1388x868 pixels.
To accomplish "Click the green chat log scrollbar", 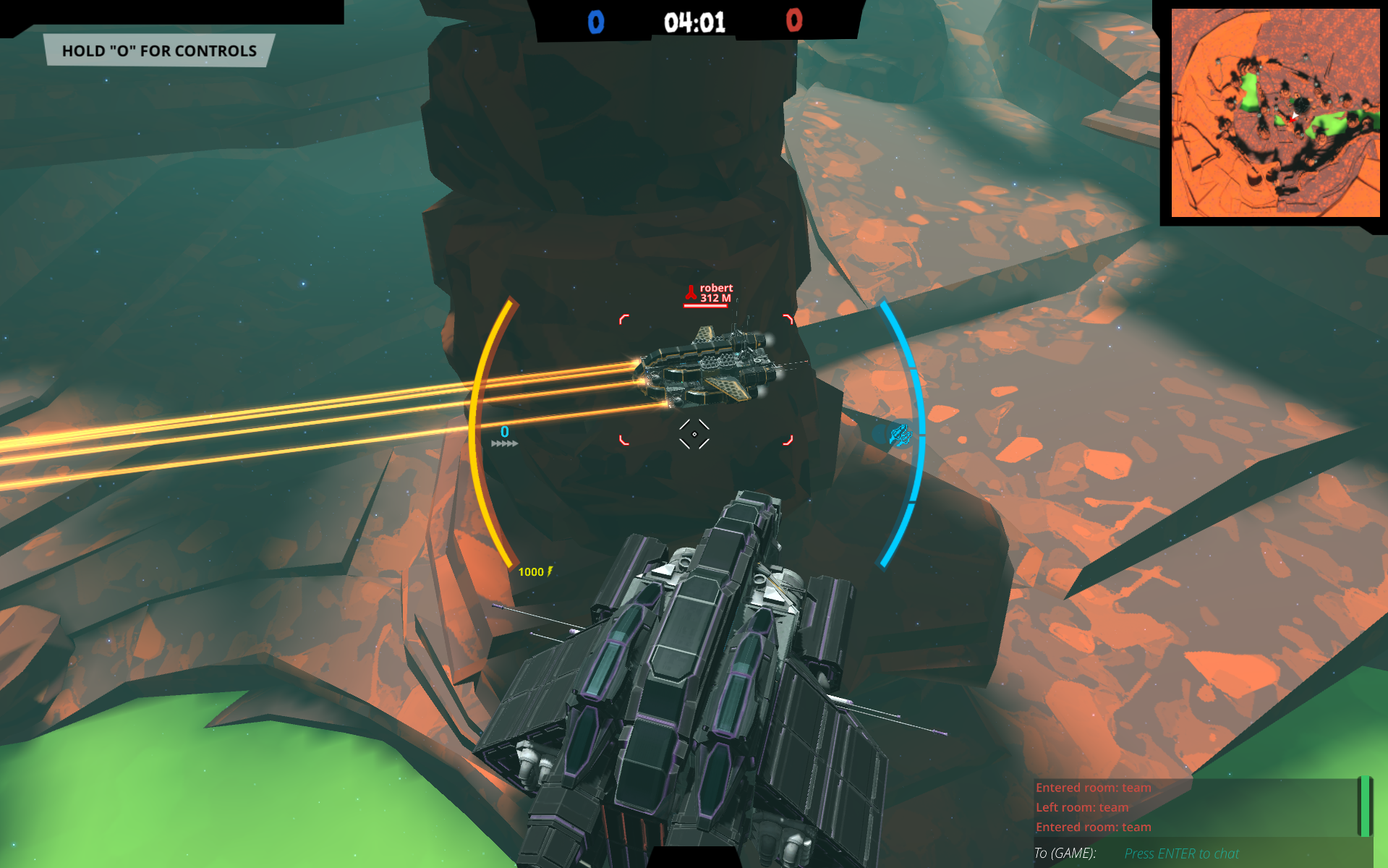I will point(1364,806).
